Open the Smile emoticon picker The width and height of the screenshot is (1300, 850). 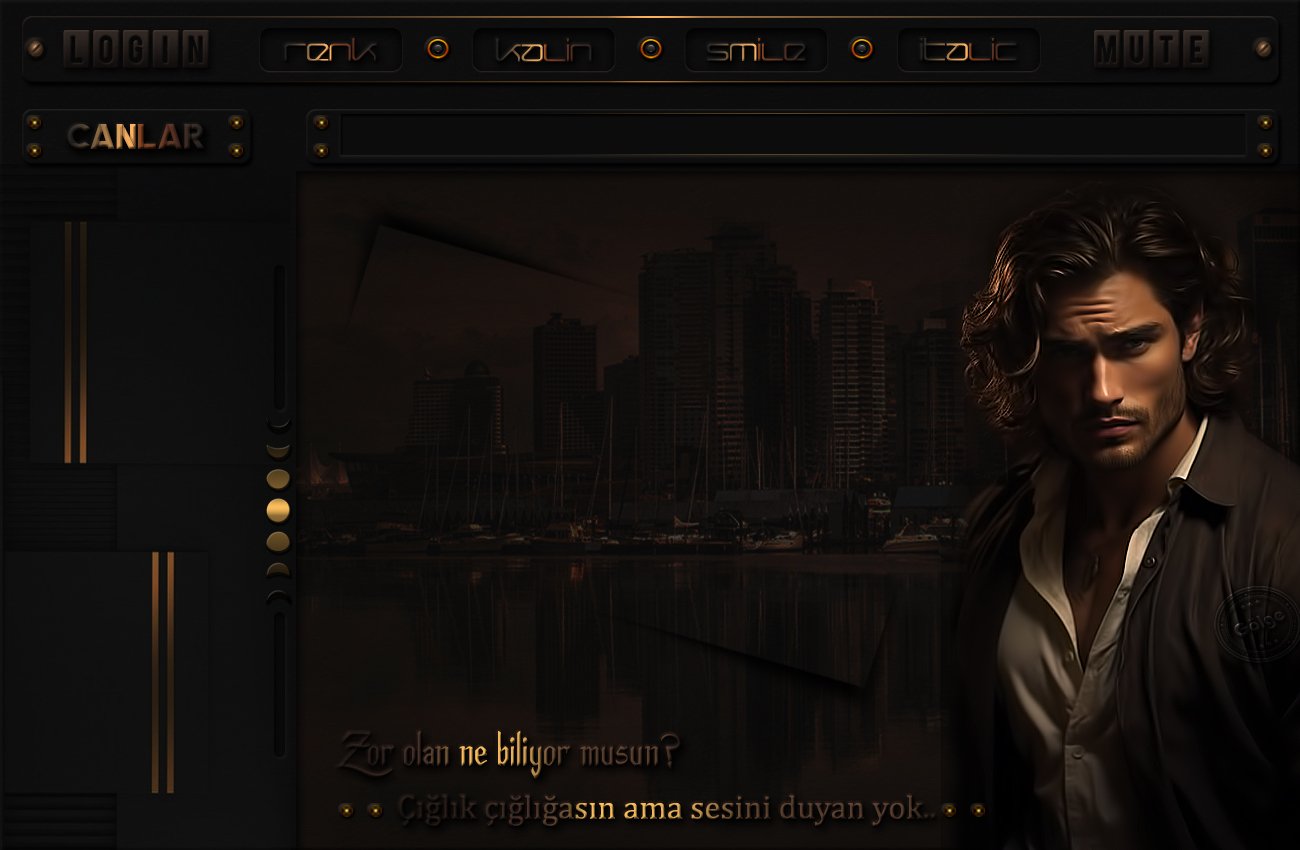(x=756, y=50)
